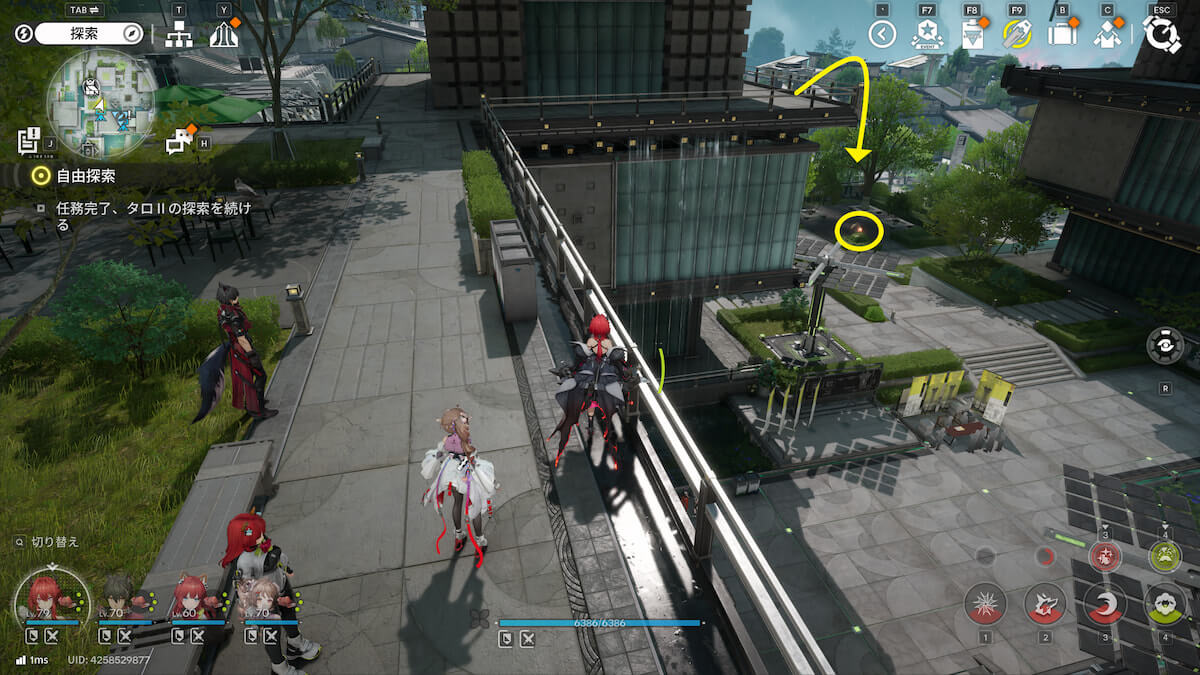This screenshot has height=675, width=1200.
Task: Open the mission log documents icon
Action: tap(28, 140)
